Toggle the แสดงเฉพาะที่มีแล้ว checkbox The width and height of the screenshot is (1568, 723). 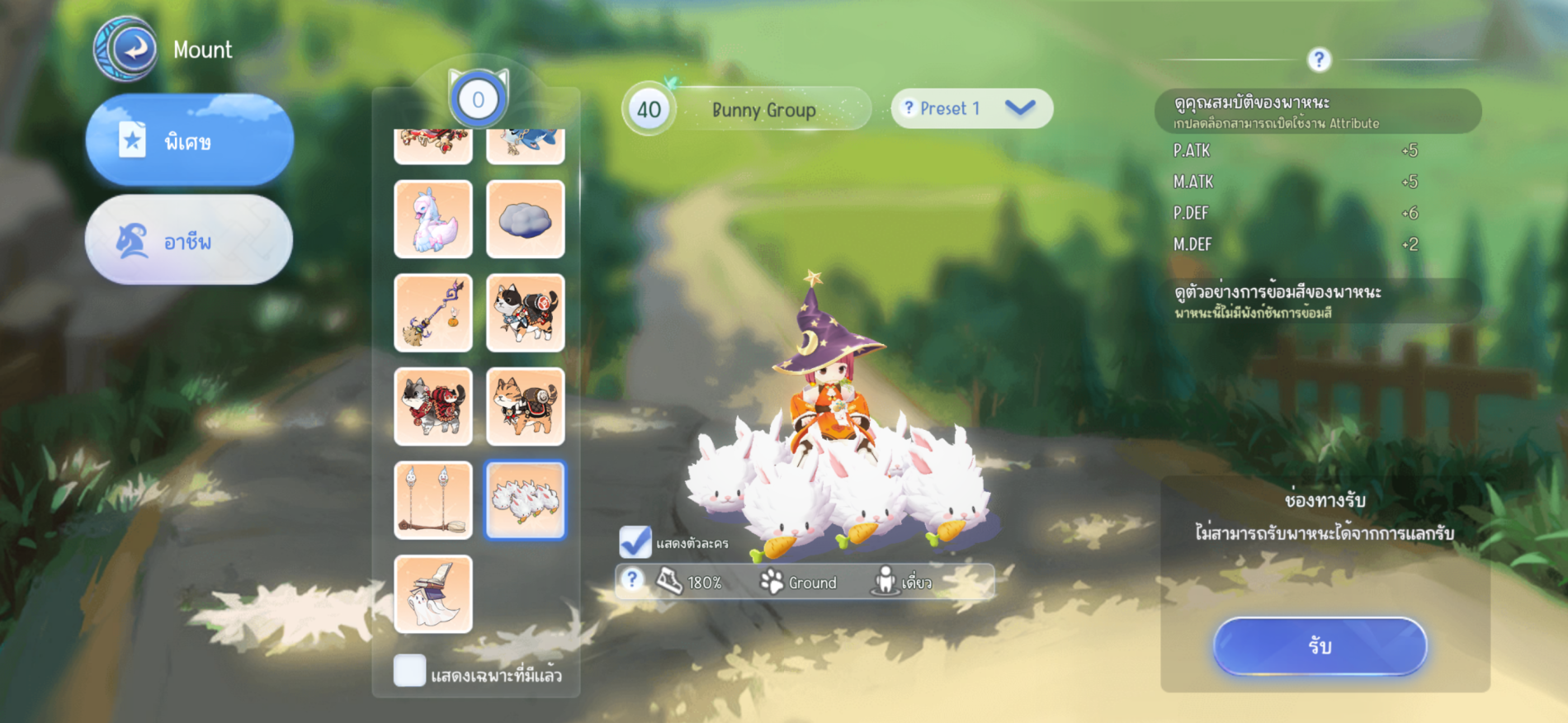point(410,671)
